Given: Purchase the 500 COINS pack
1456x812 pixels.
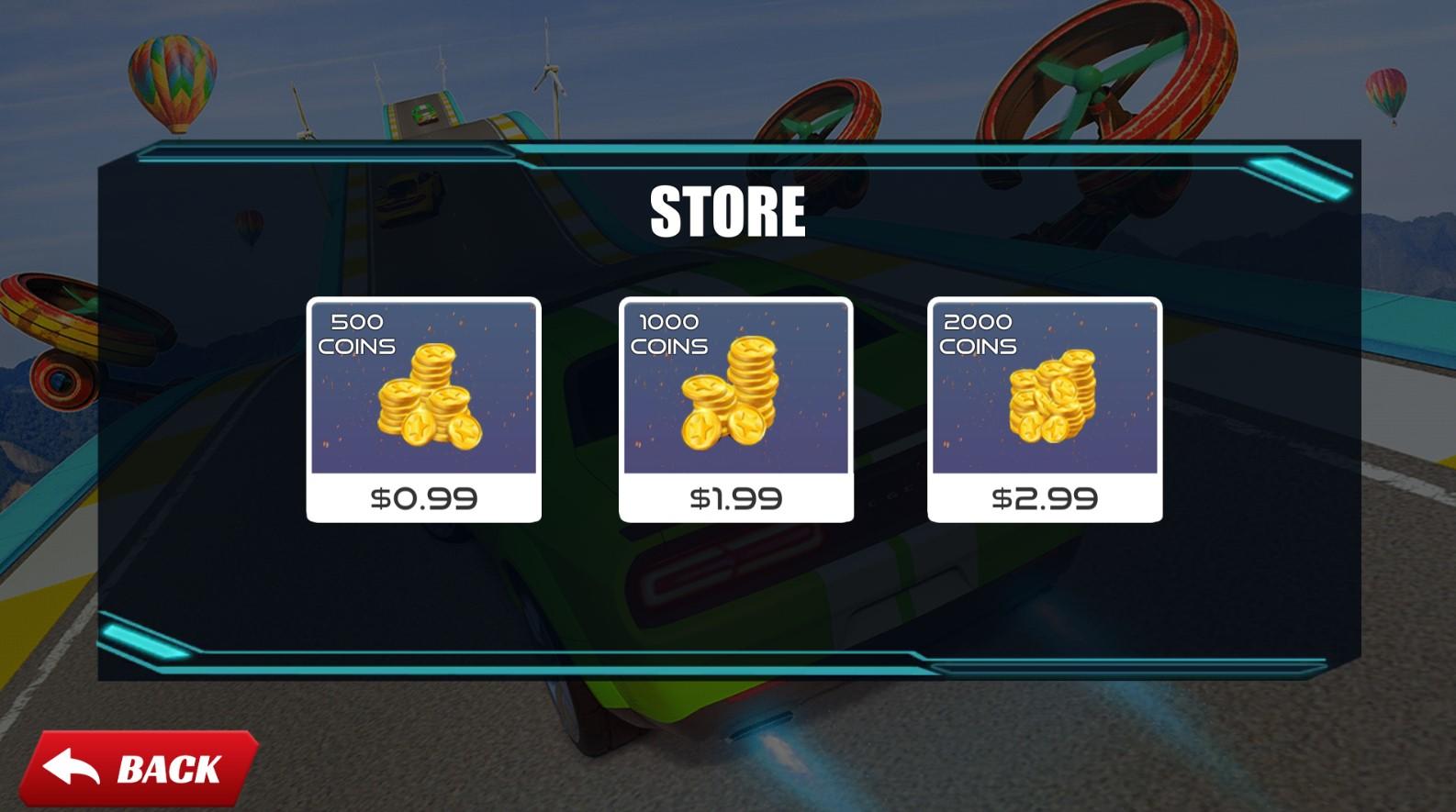Looking at the screenshot, I should [422, 408].
